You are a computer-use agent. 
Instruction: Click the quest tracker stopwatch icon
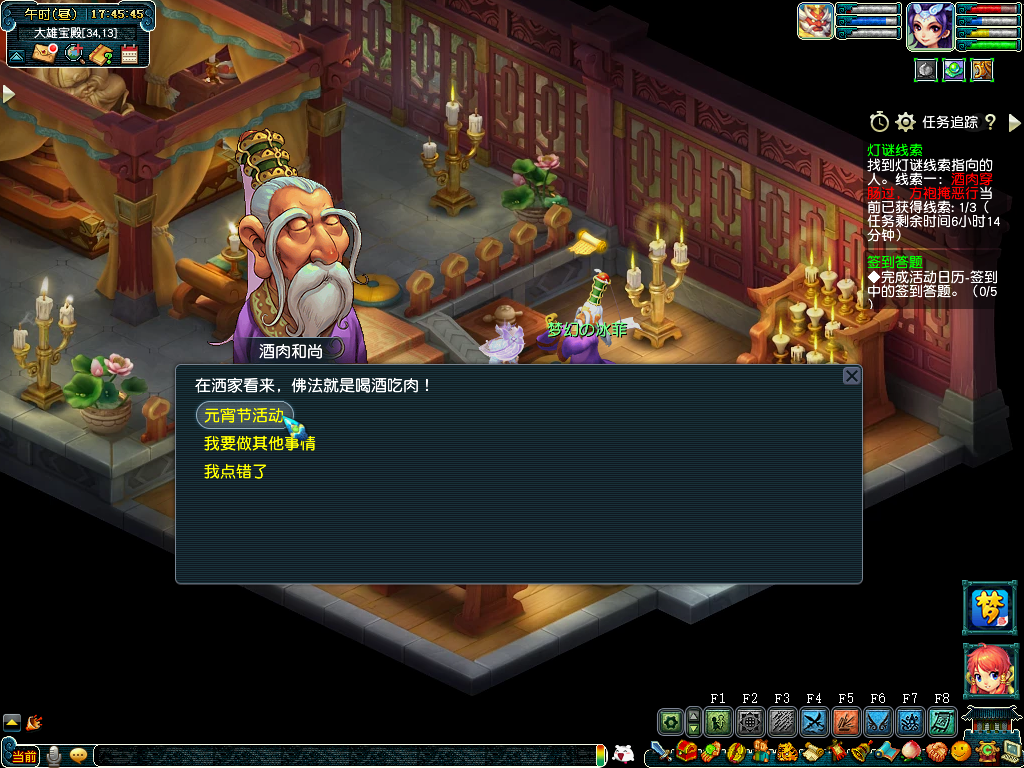tap(879, 122)
